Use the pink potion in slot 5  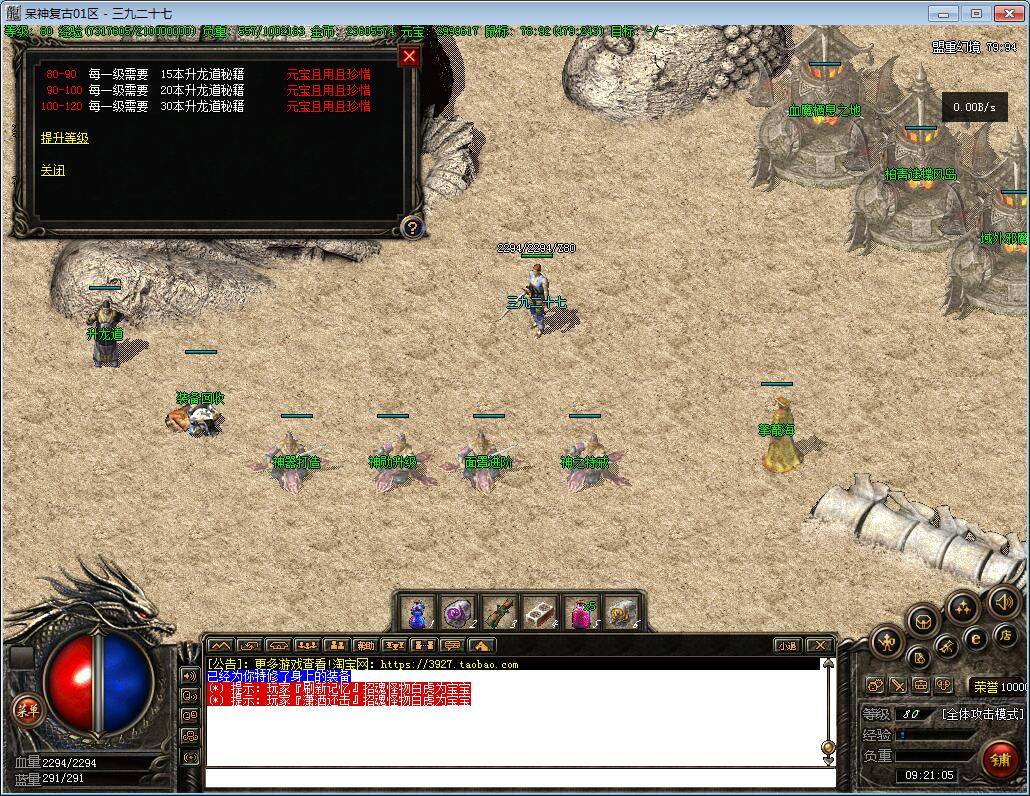coord(581,612)
